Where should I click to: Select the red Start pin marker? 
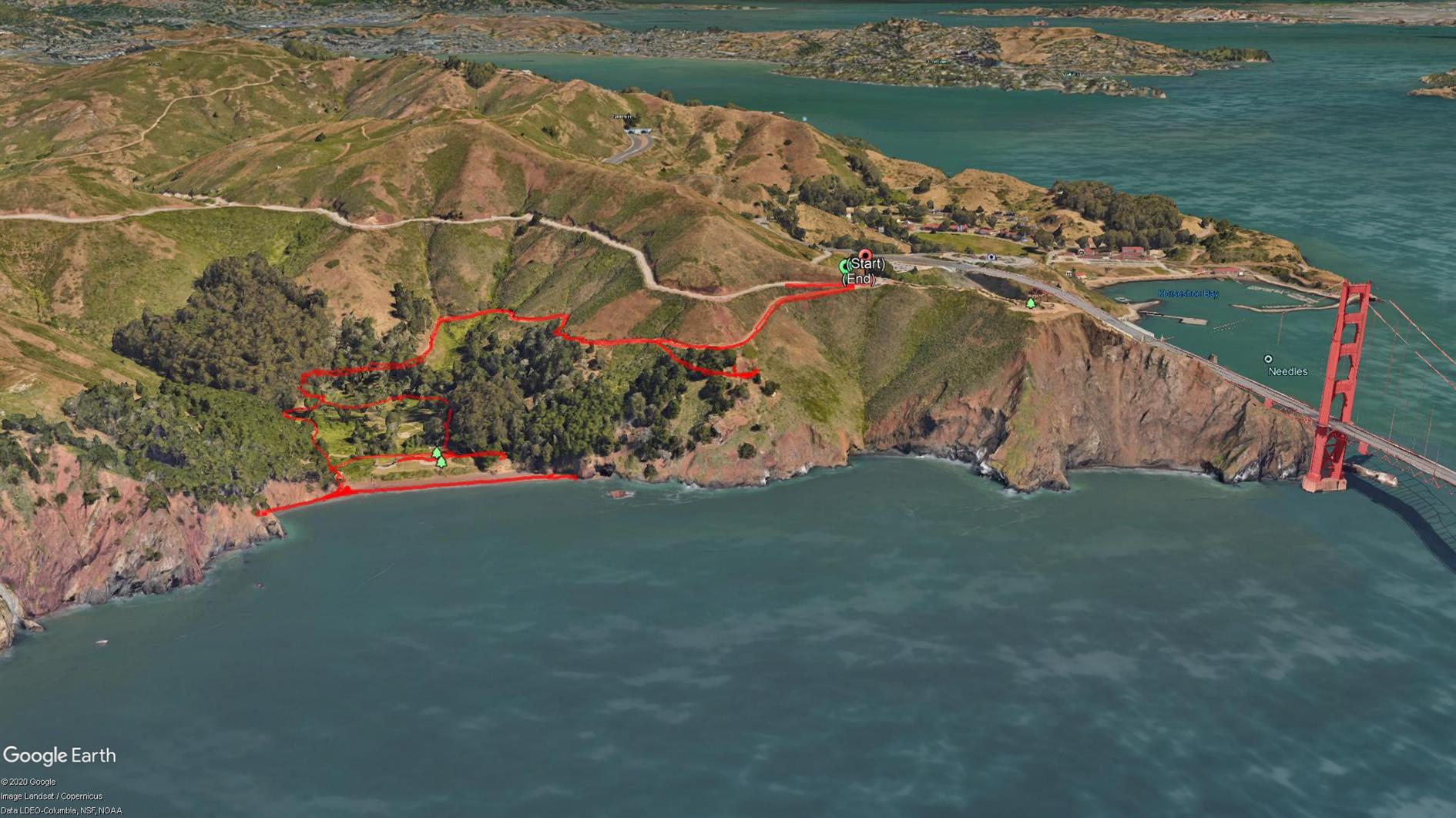pyautogui.click(x=865, y=254)
